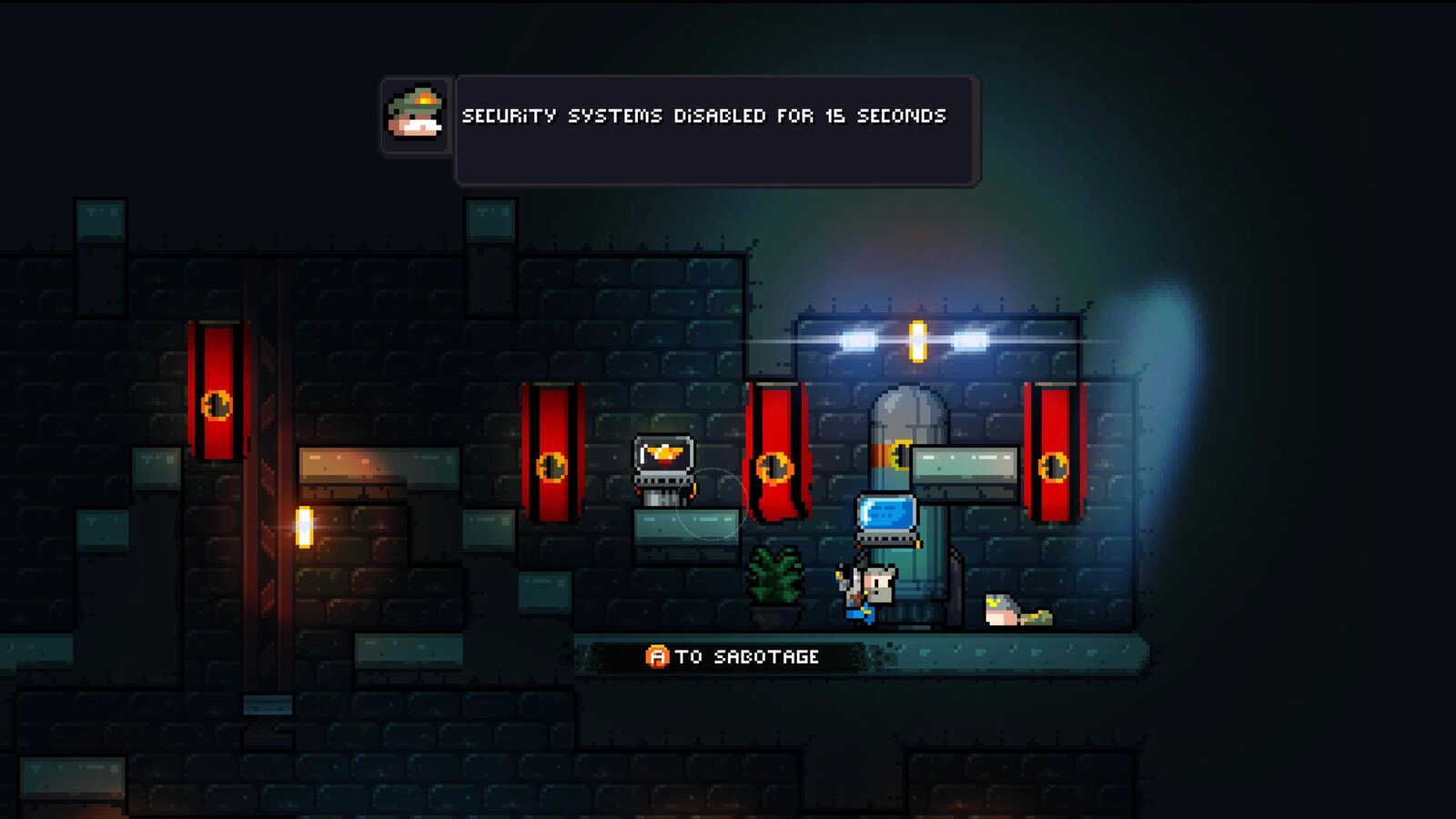
Task: Select the red banner left of the terminal
Action: [x=552, y=455]
